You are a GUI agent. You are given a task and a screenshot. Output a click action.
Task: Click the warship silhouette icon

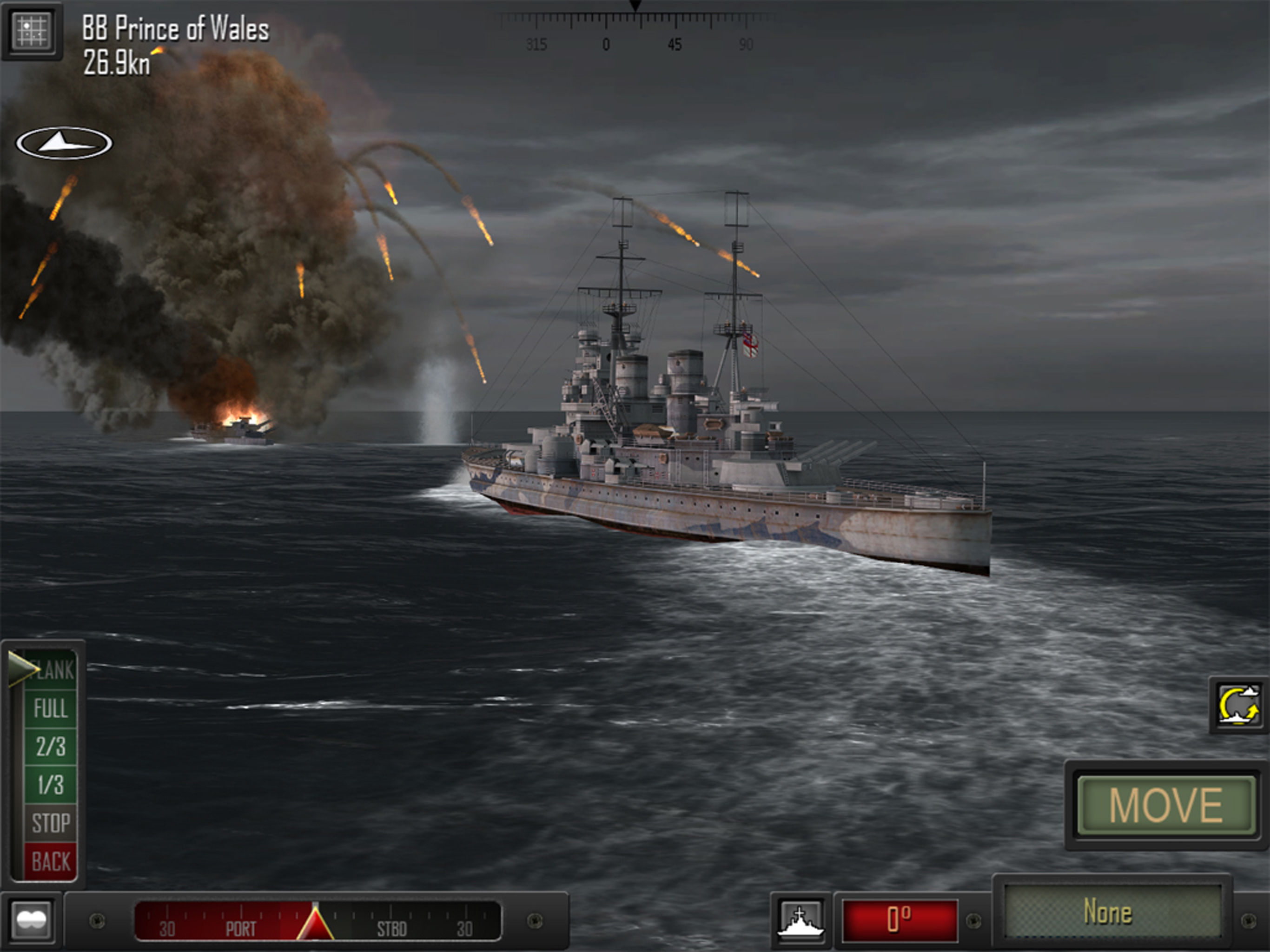coord(800,921)
